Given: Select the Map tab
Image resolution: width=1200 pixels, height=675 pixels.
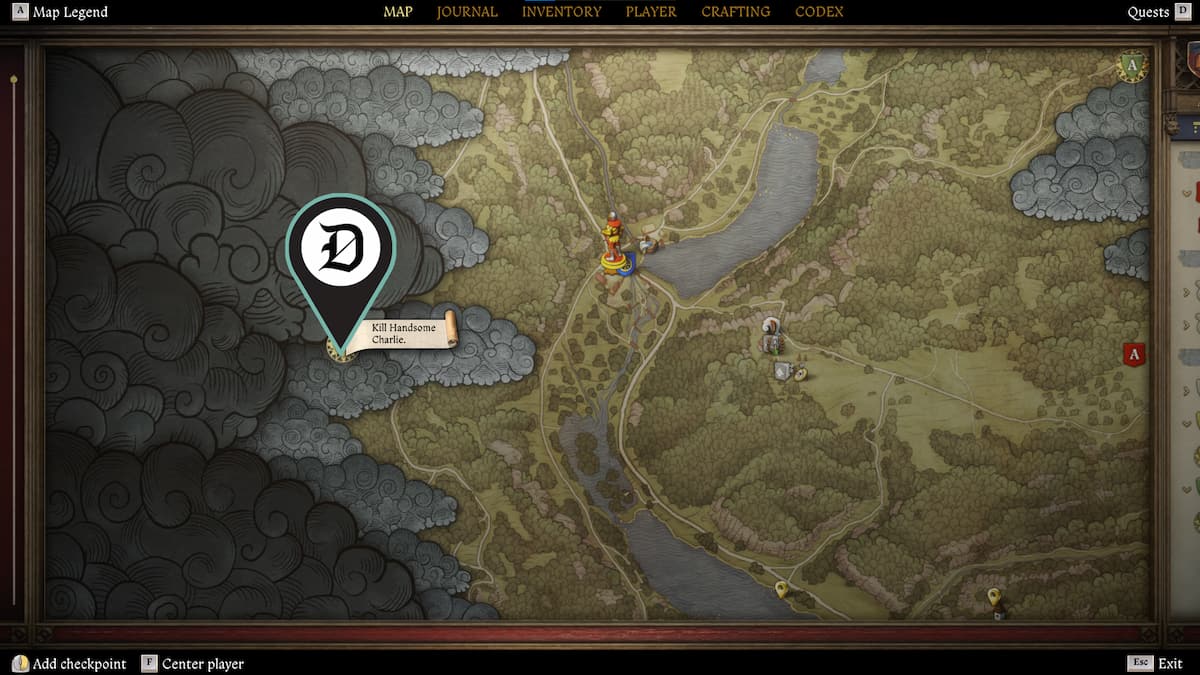Looking at the screenshot, I should (398, 12).
